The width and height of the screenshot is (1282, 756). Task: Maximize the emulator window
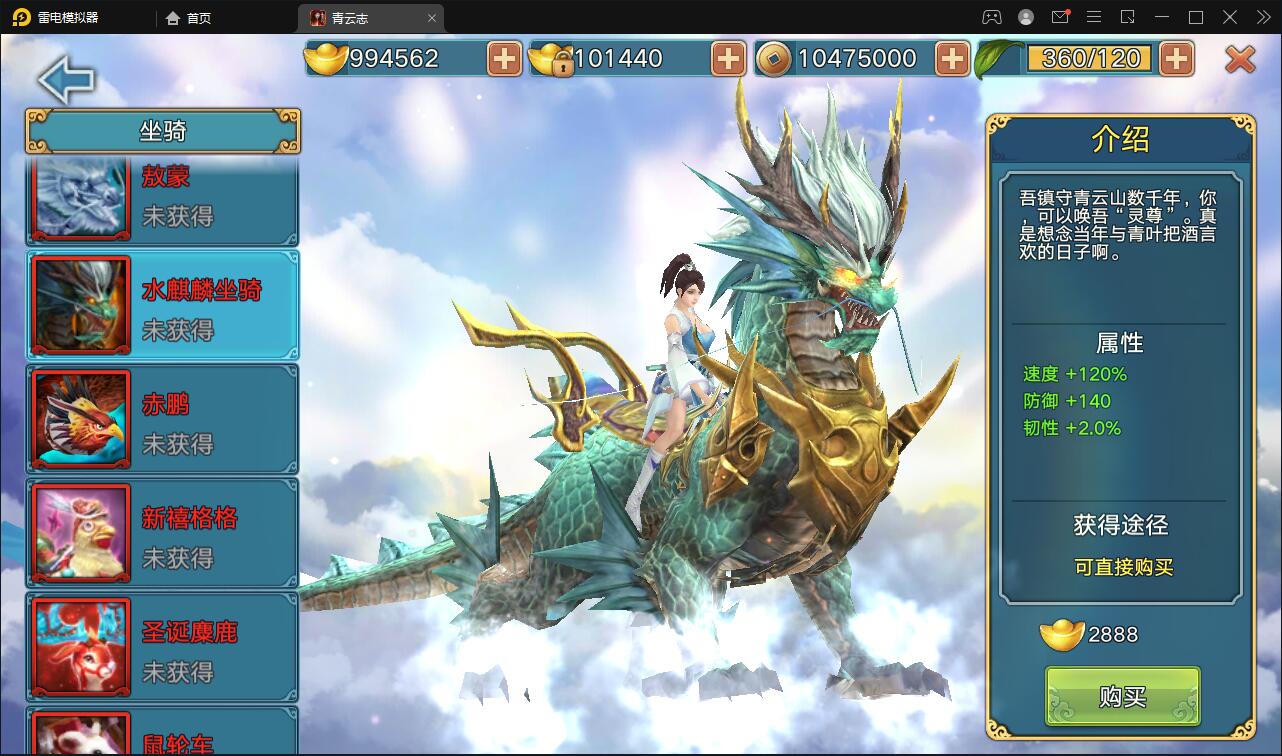[x=1196, y=17]
